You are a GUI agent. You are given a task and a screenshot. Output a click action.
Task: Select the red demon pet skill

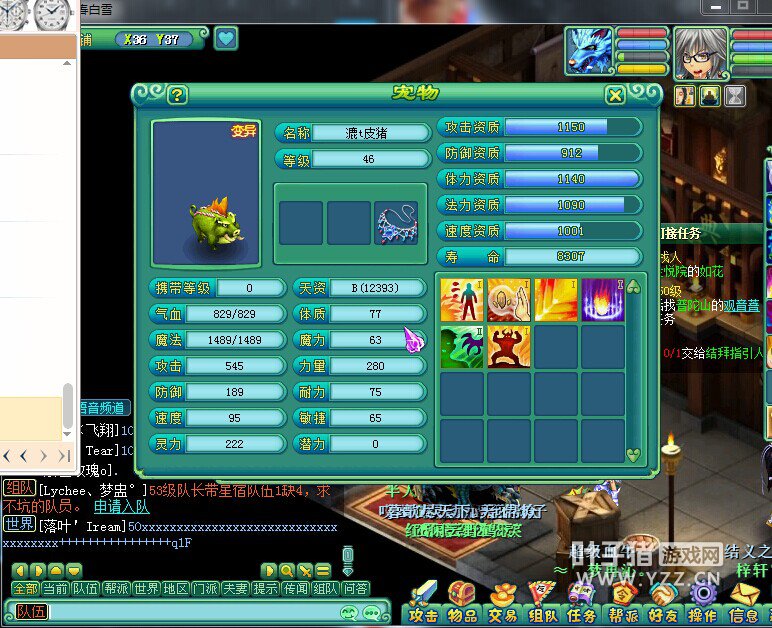coord(509,347)
